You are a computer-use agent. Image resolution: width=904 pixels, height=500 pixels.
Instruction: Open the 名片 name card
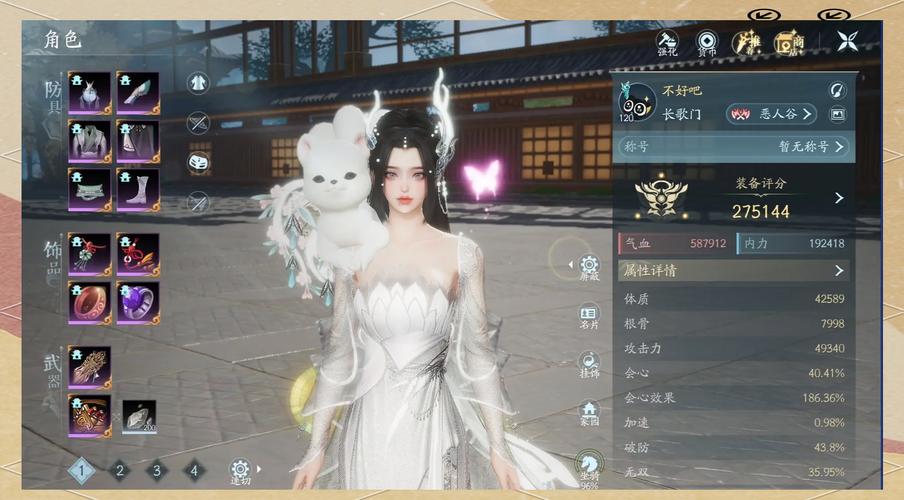tap(589, 315)
